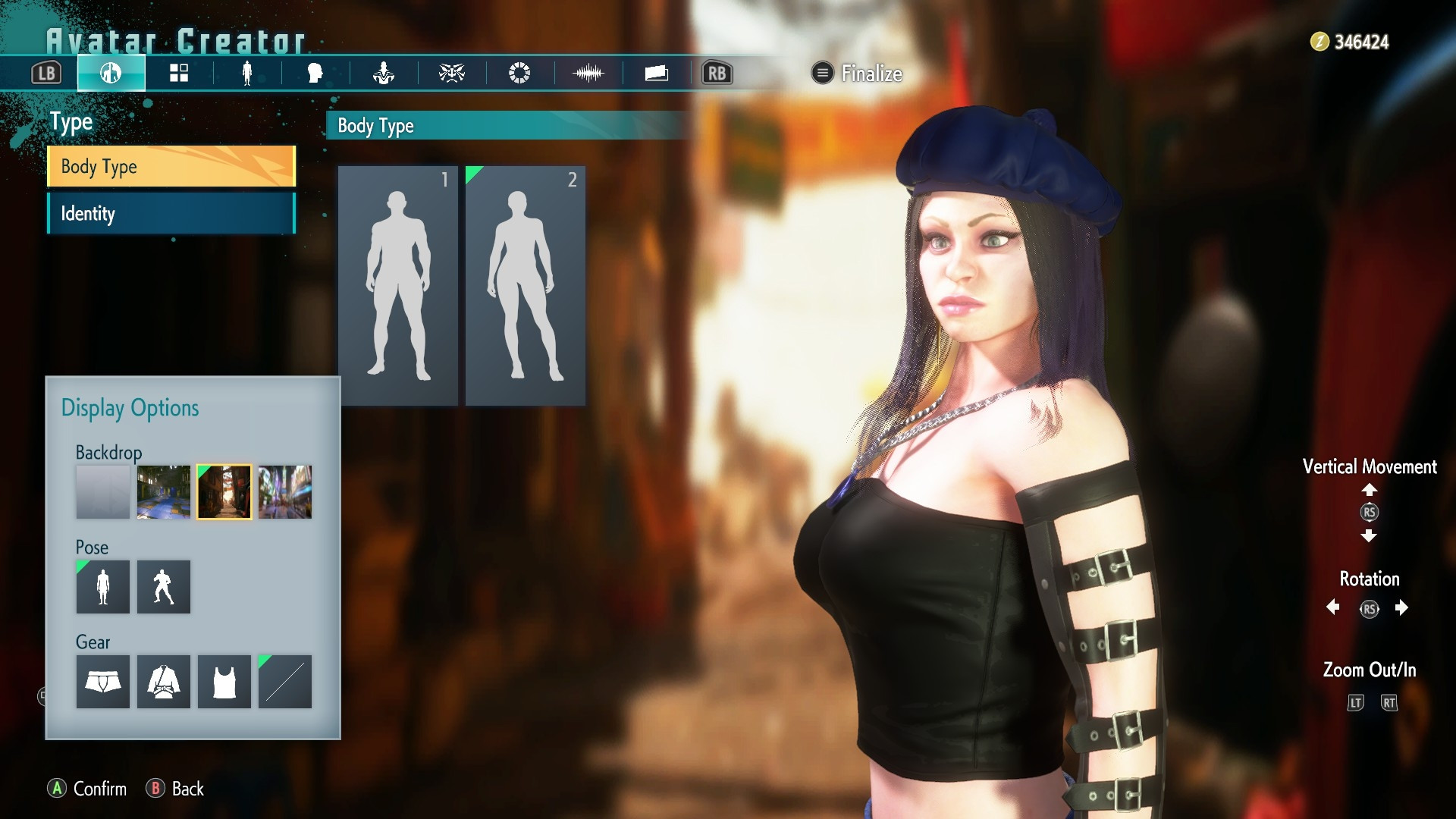The height and width of the screenshot is (819, 1456).
Task: Select the blue street backdrop
Action: 163,492
